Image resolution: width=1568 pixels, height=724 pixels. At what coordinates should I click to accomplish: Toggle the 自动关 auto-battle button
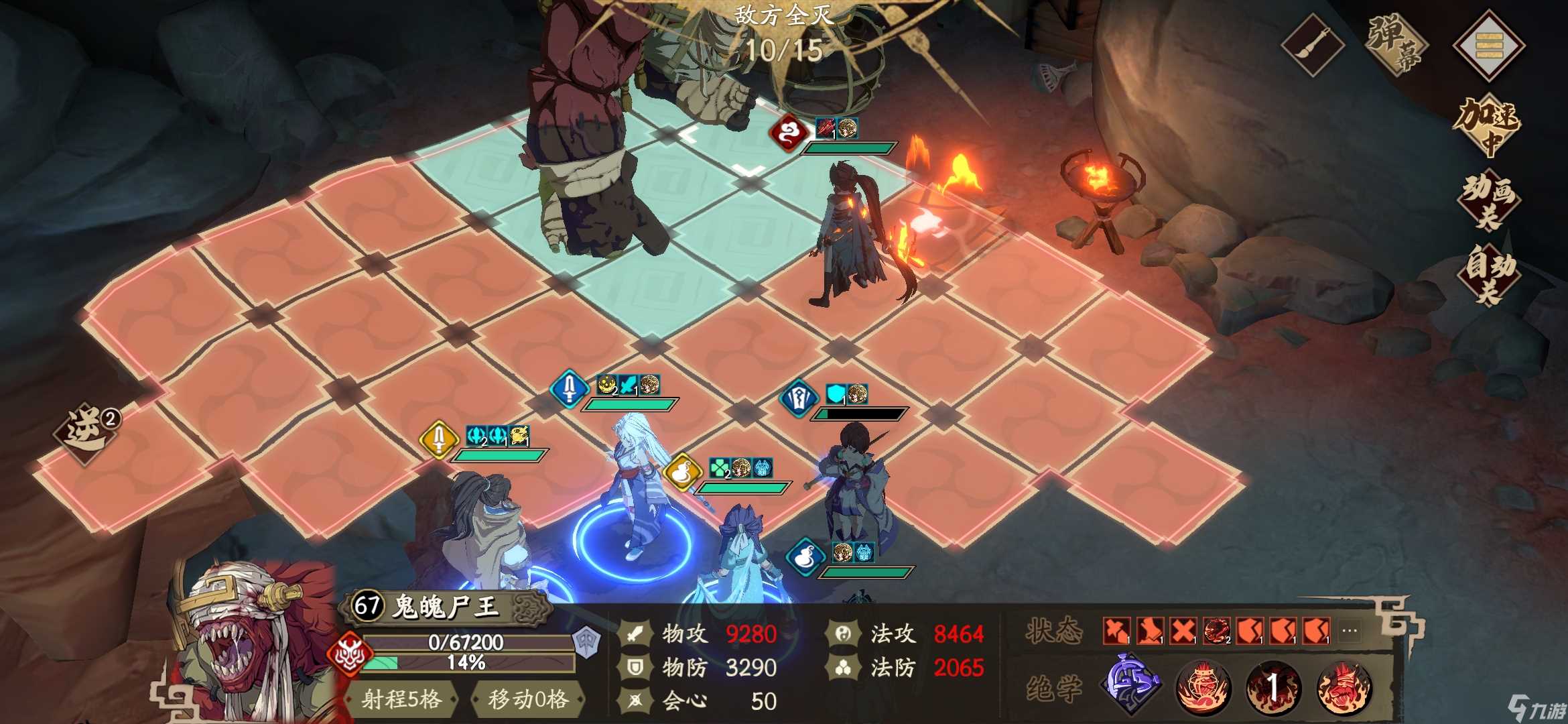pos(1488,274)
